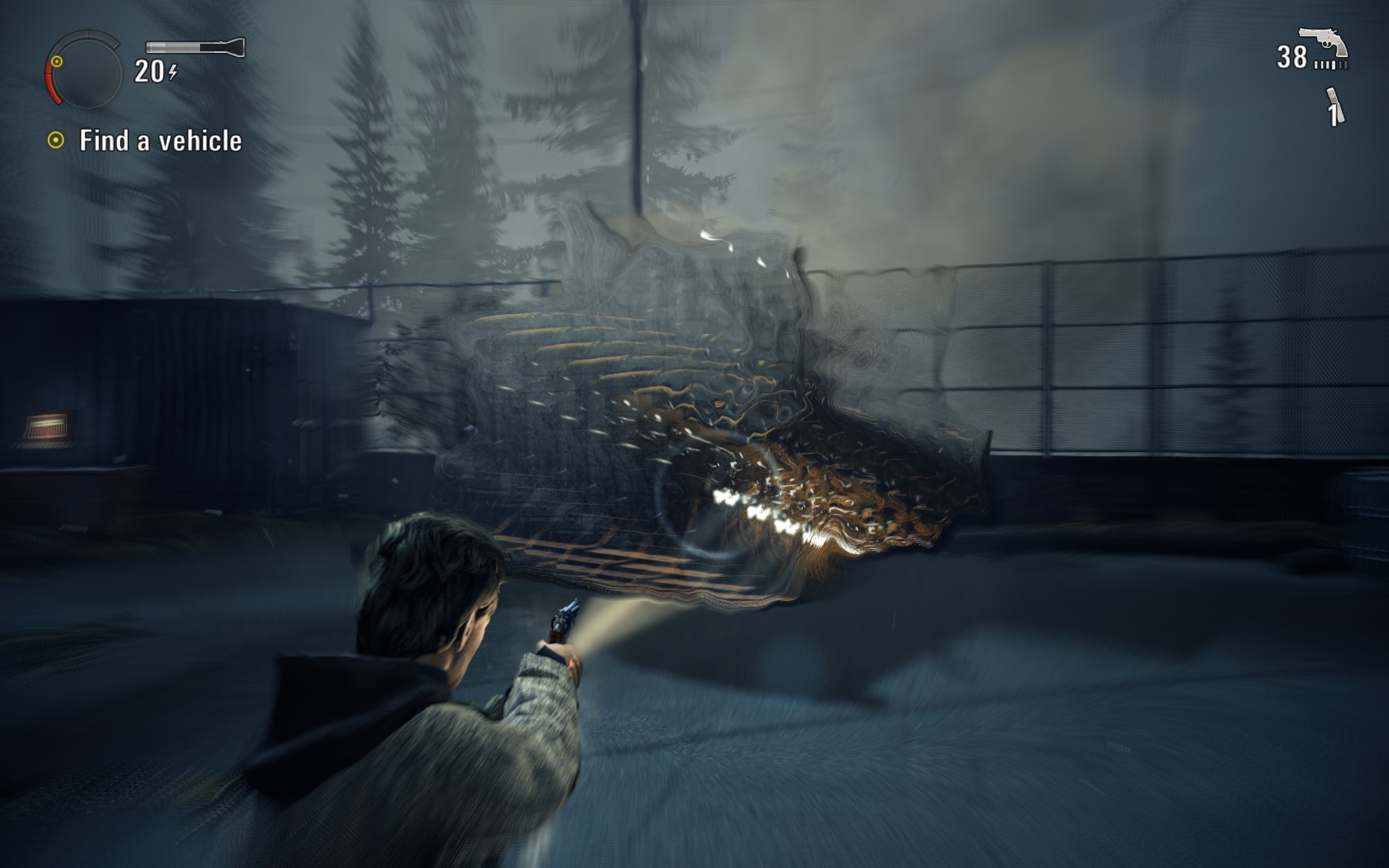
Task: Select the flare item icon
Action: [1334, 107]
